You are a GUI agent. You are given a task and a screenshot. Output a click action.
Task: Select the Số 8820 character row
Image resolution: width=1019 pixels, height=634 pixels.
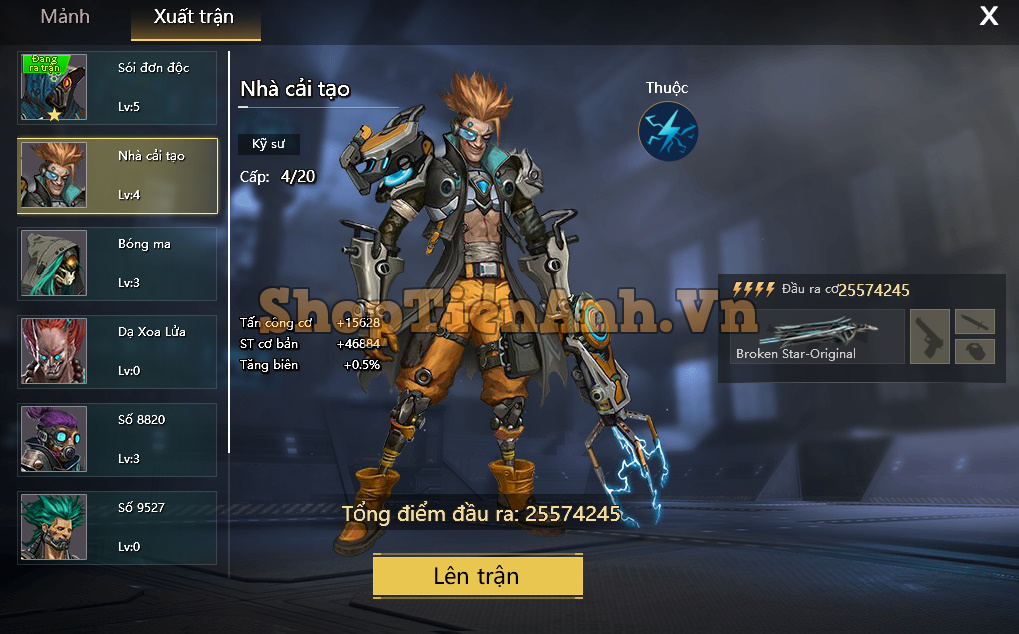click(x=117, y=440)
